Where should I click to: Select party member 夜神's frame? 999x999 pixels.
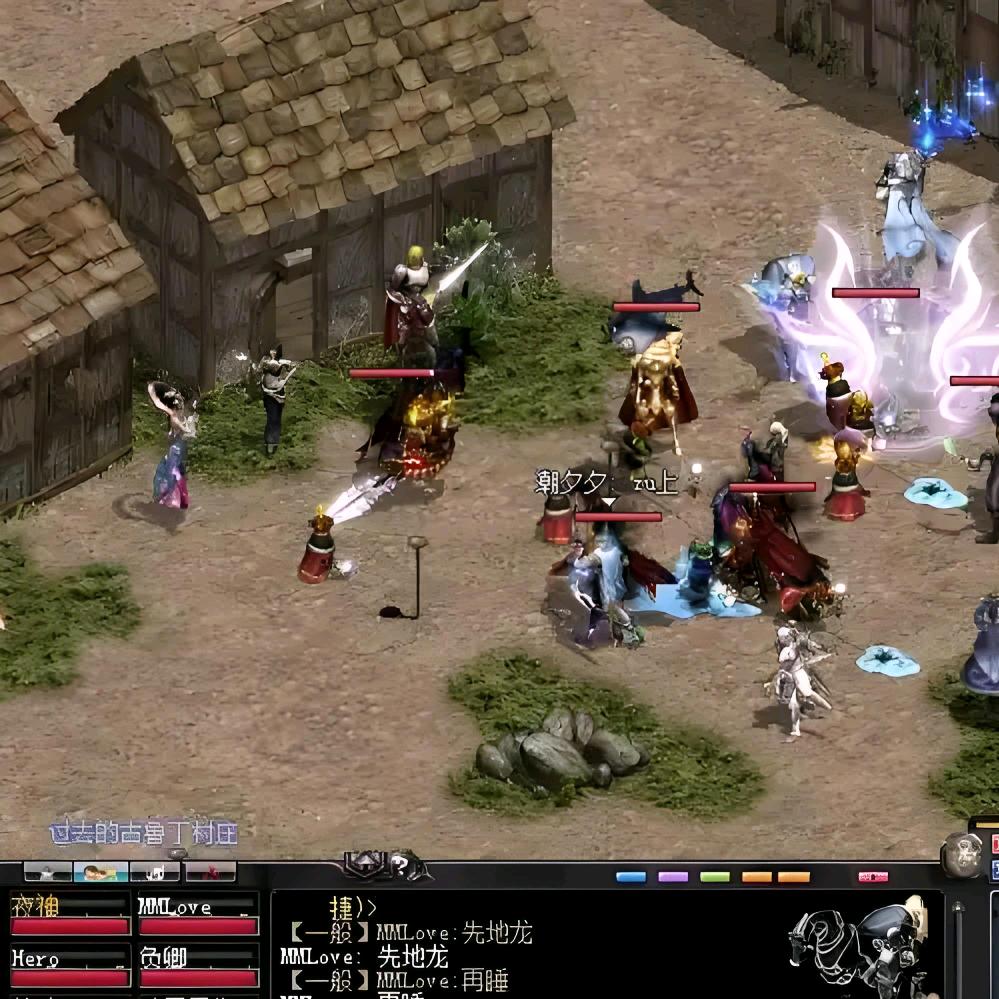[69, 915]
